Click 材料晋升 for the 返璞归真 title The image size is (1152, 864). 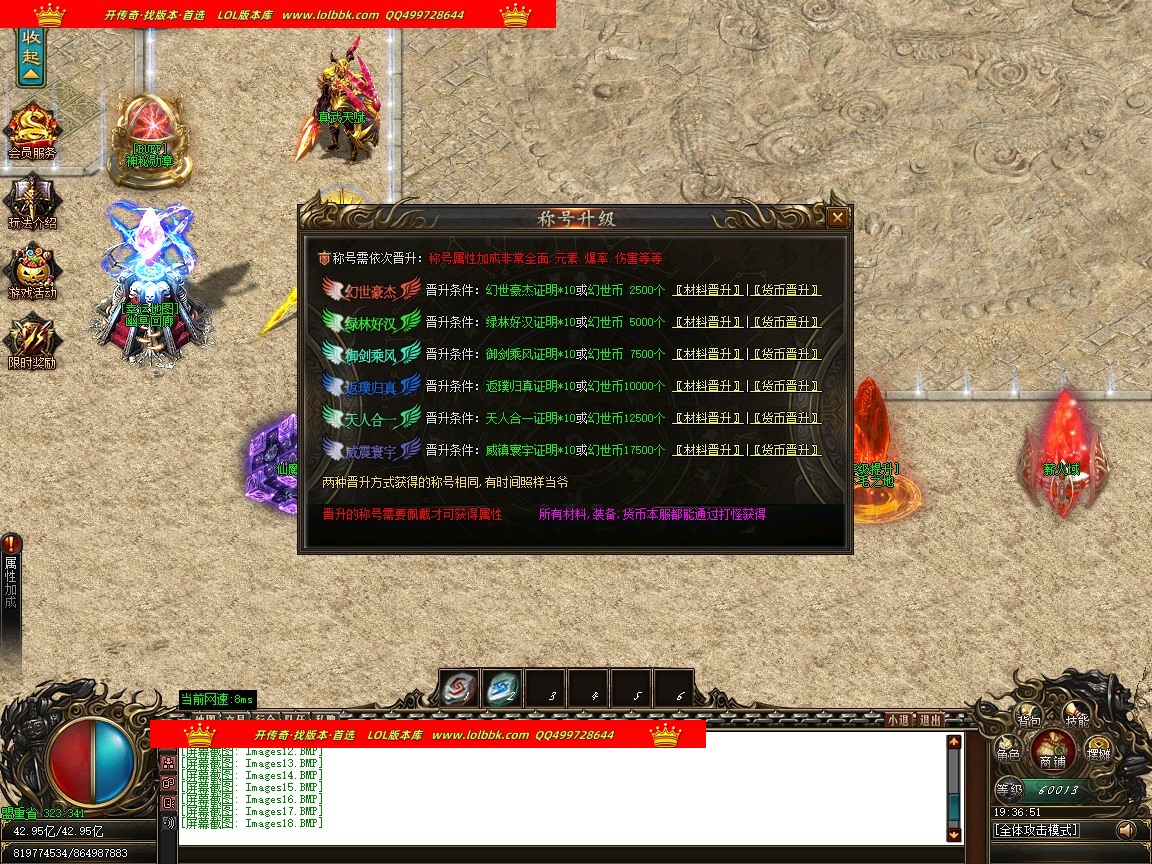[708, 386]
